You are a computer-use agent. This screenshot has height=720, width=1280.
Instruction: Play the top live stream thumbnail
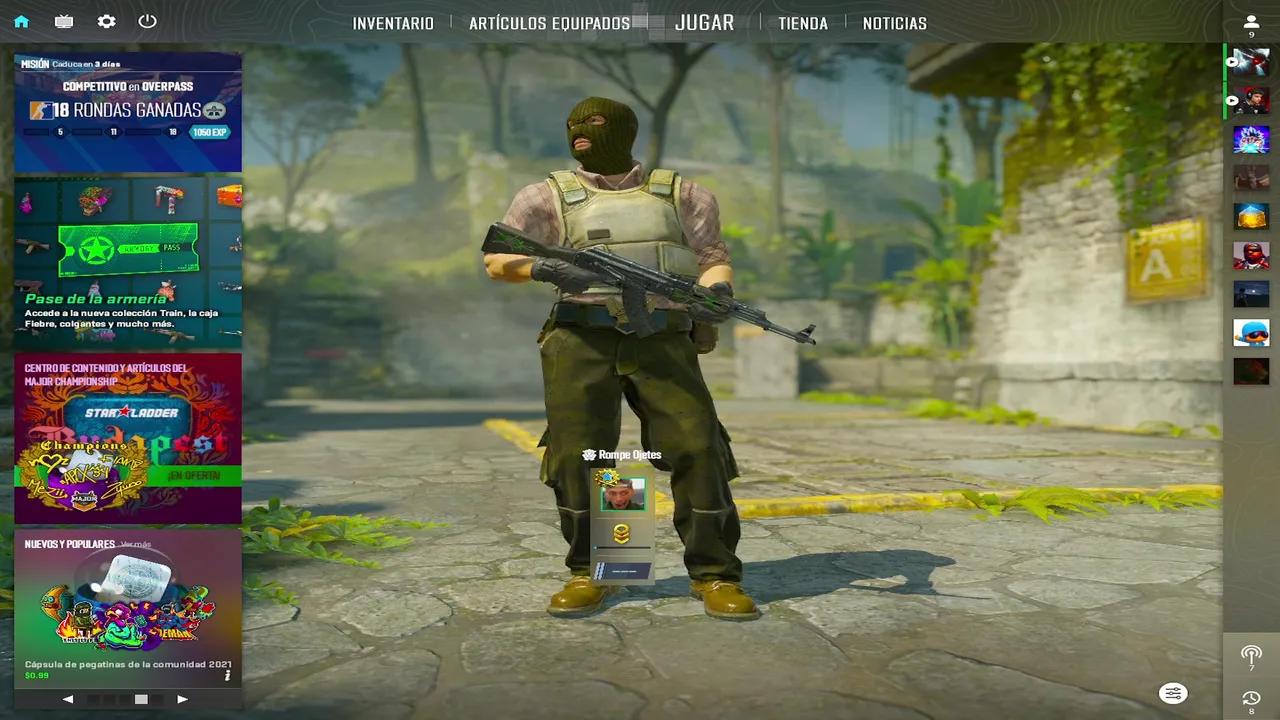(1251, 62)
